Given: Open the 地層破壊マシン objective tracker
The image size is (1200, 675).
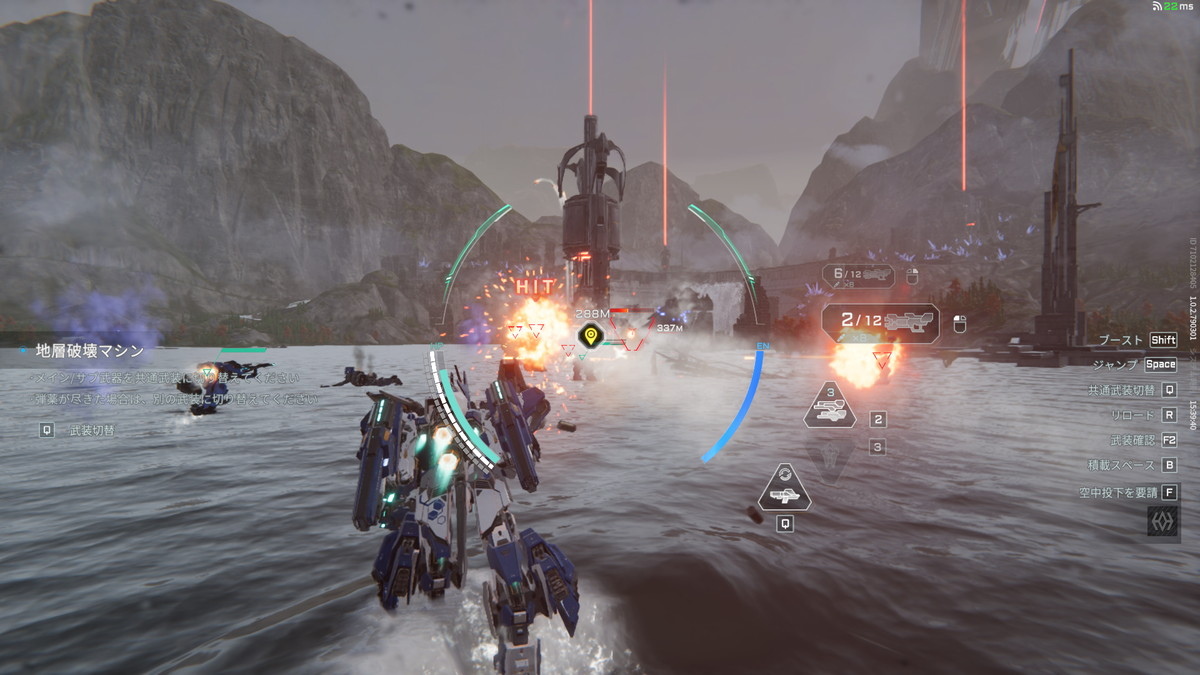Looking at the screenshot, I should point(90,351).
